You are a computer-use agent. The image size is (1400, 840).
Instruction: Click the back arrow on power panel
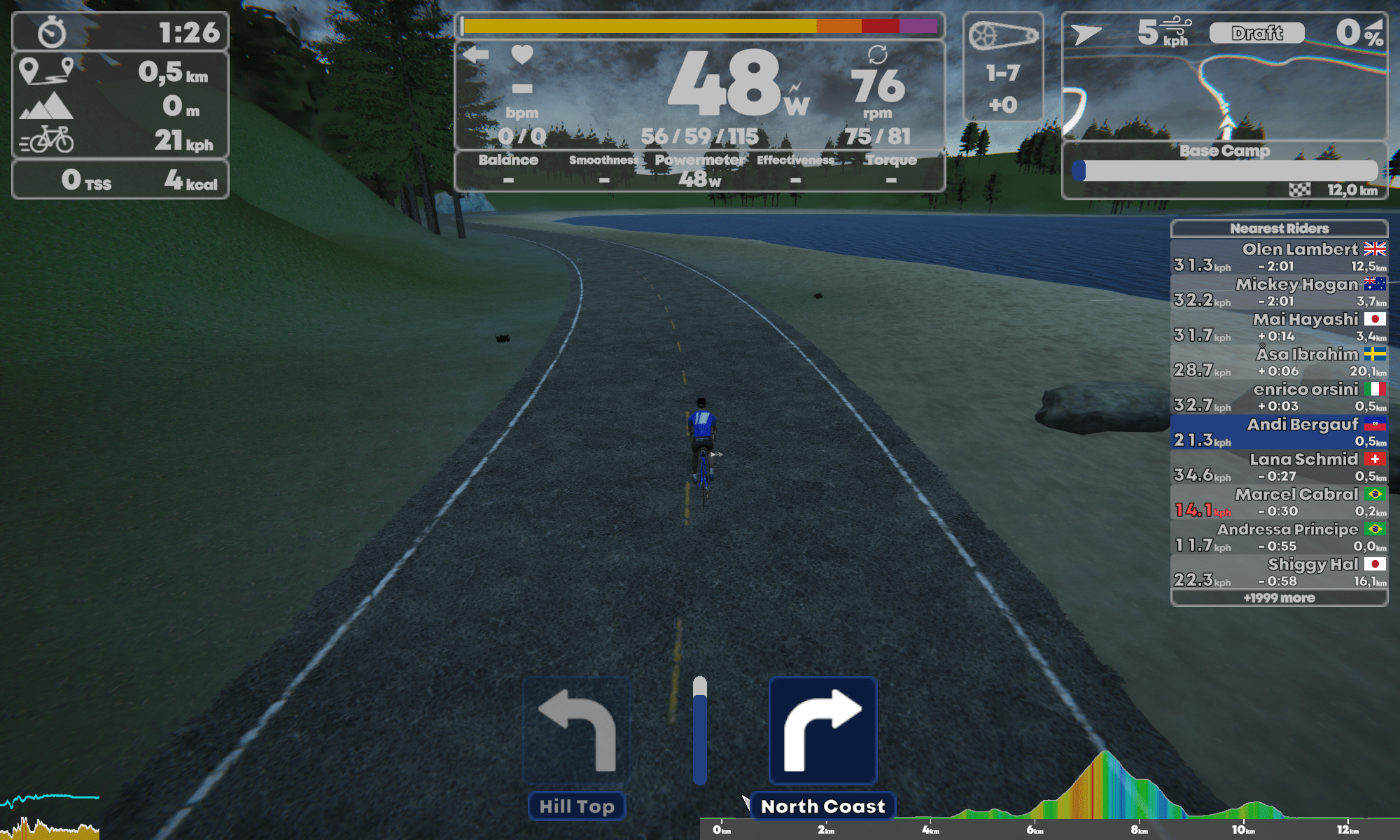pos(476,55)
